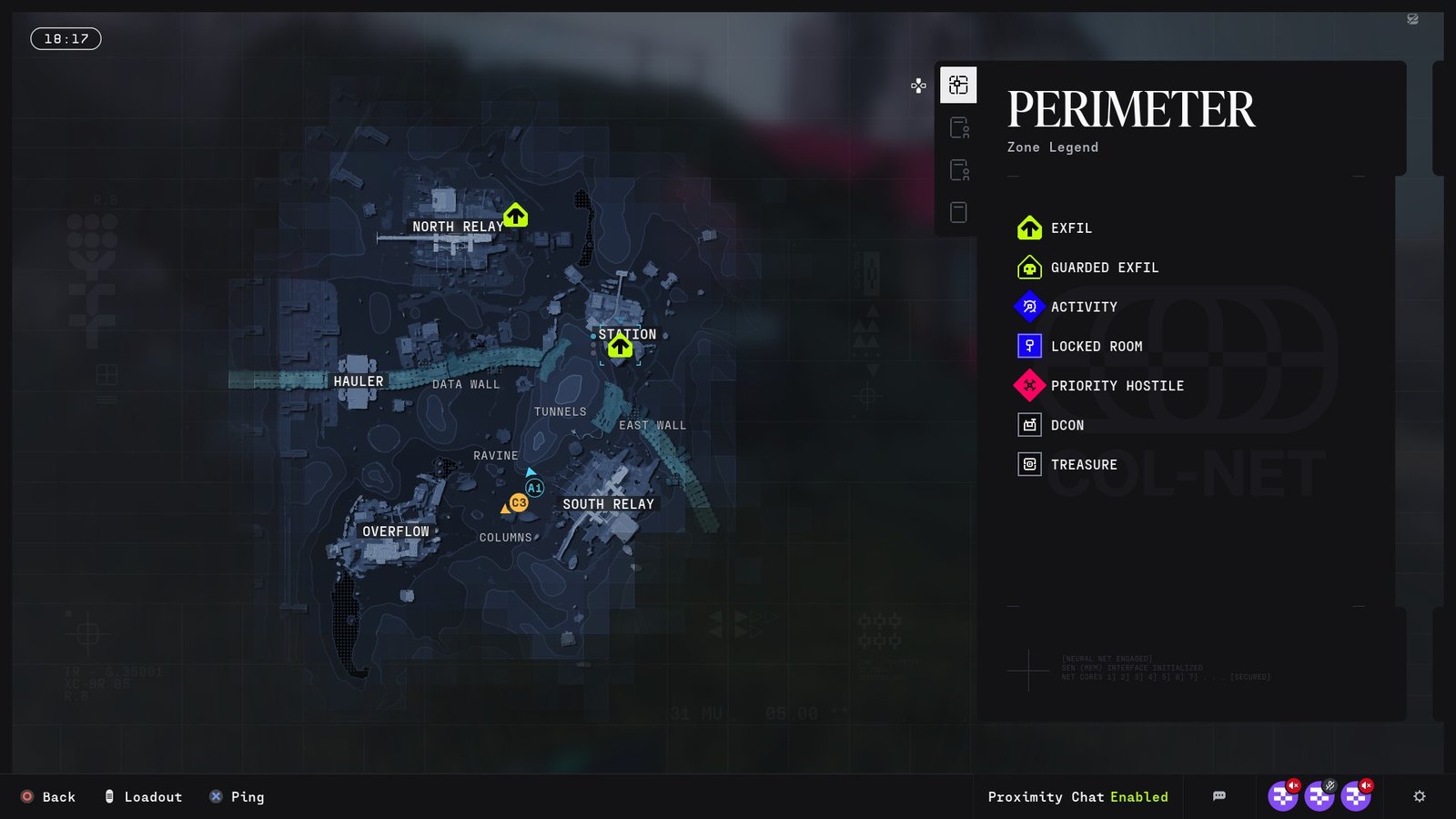This screenshot has height=819, width=1456.
Task: Toggle the Proximity Chat setting
Action: point(1077,797)
